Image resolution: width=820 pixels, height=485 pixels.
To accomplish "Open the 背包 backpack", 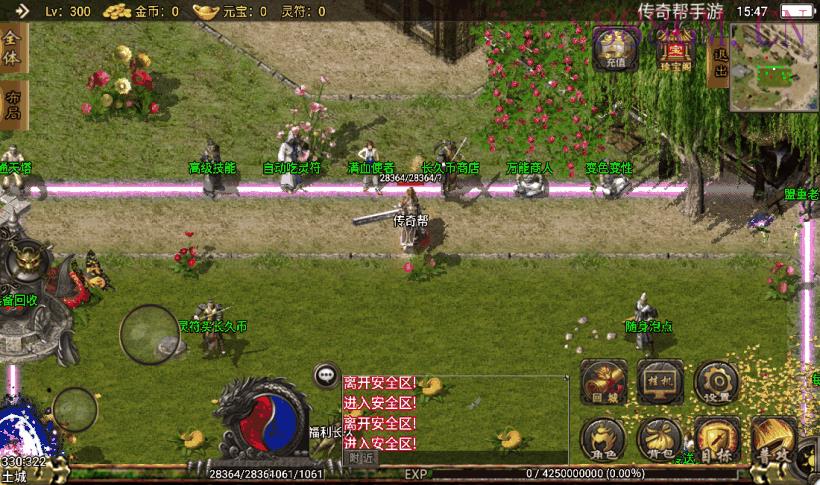I will pos(659,439).
